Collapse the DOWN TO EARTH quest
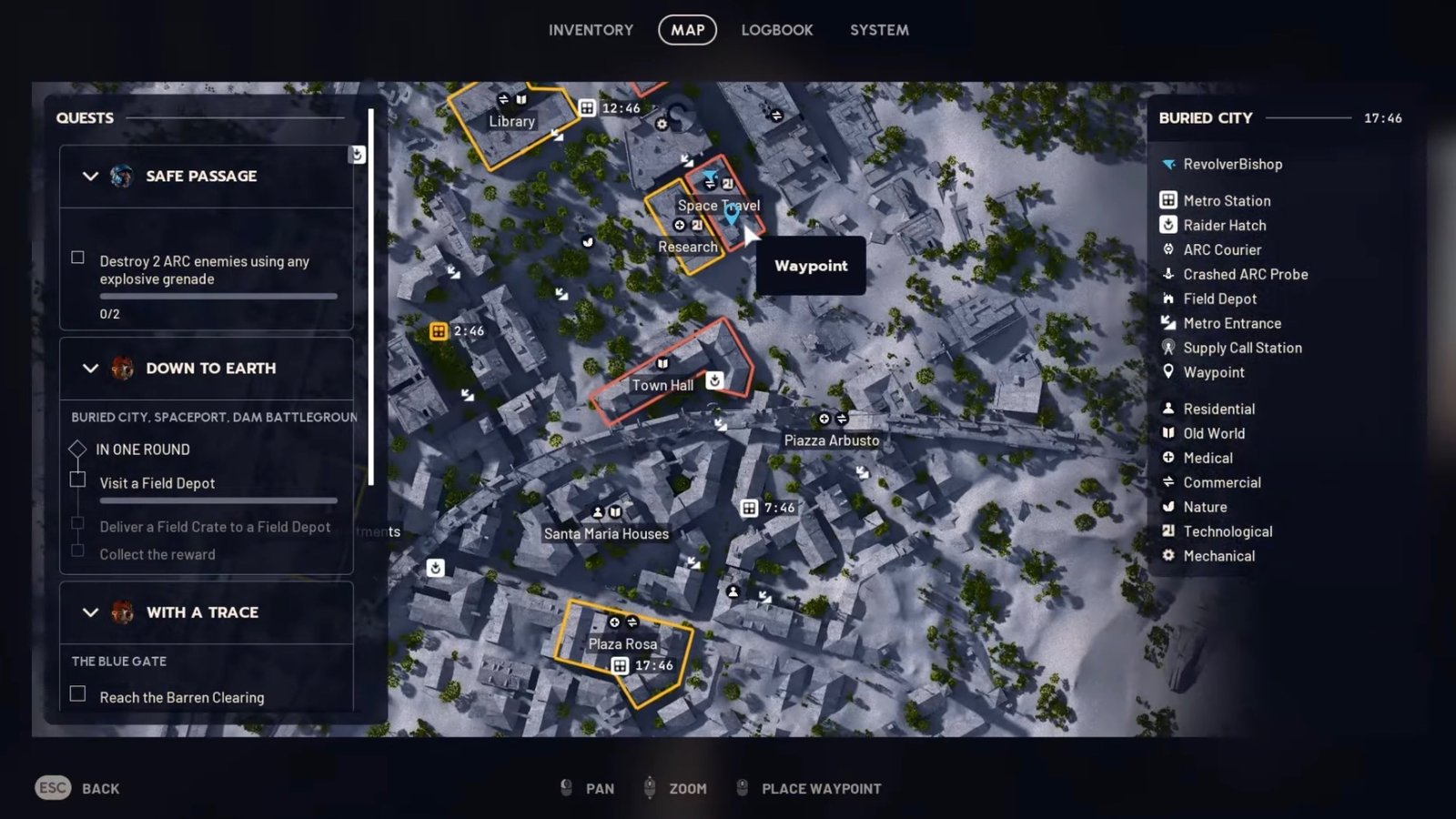This screenshot has height=819, width=1456. [x=89, y=369]
